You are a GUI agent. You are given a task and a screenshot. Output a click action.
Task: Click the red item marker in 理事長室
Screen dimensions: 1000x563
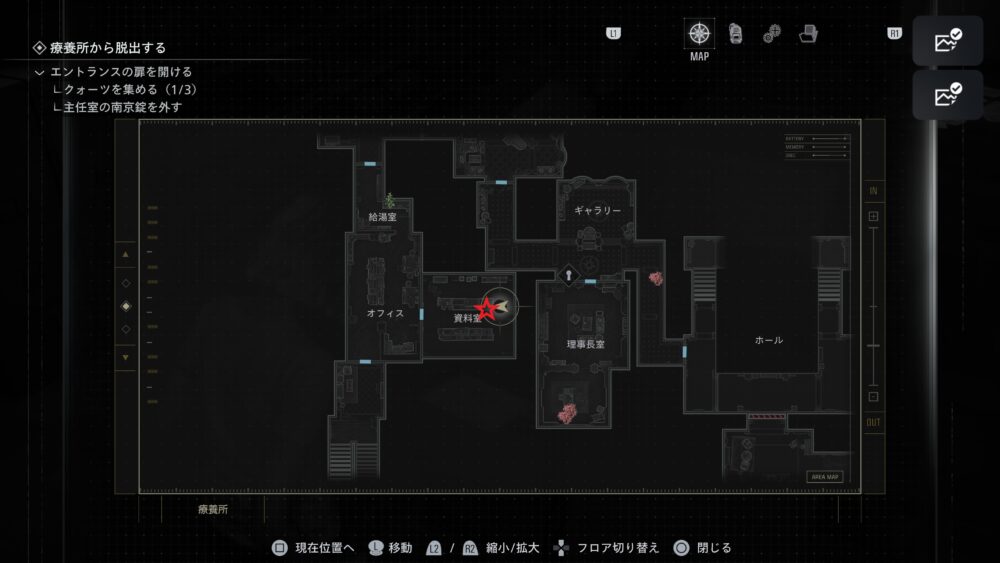coord(567,412)
